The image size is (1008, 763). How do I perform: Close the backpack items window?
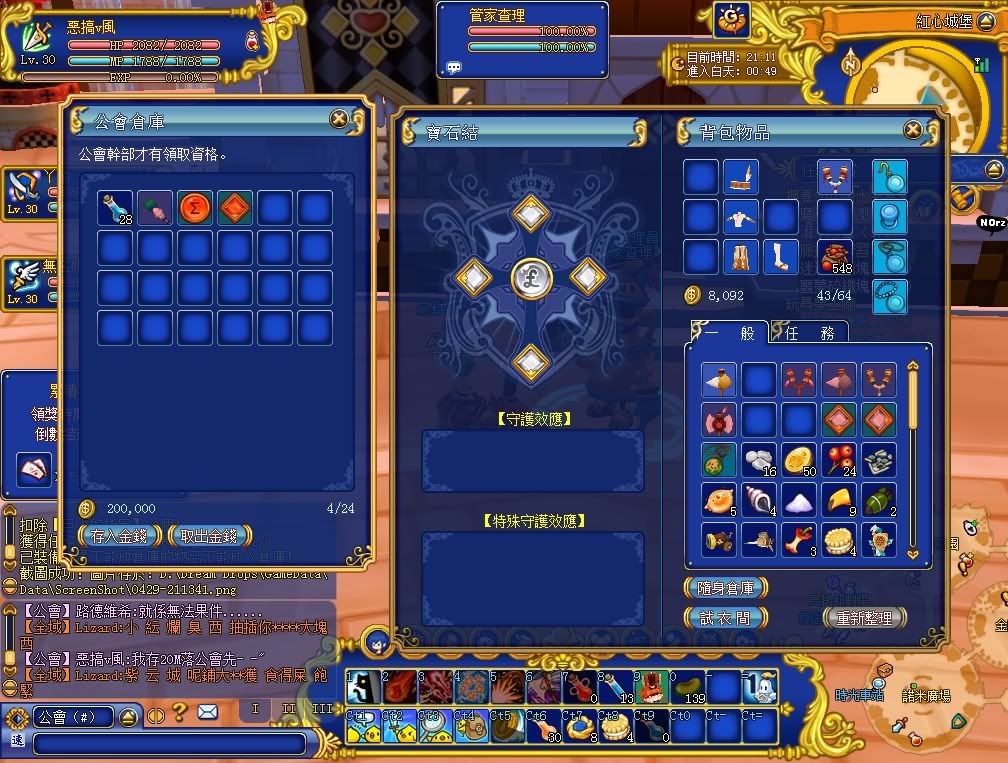913,130
